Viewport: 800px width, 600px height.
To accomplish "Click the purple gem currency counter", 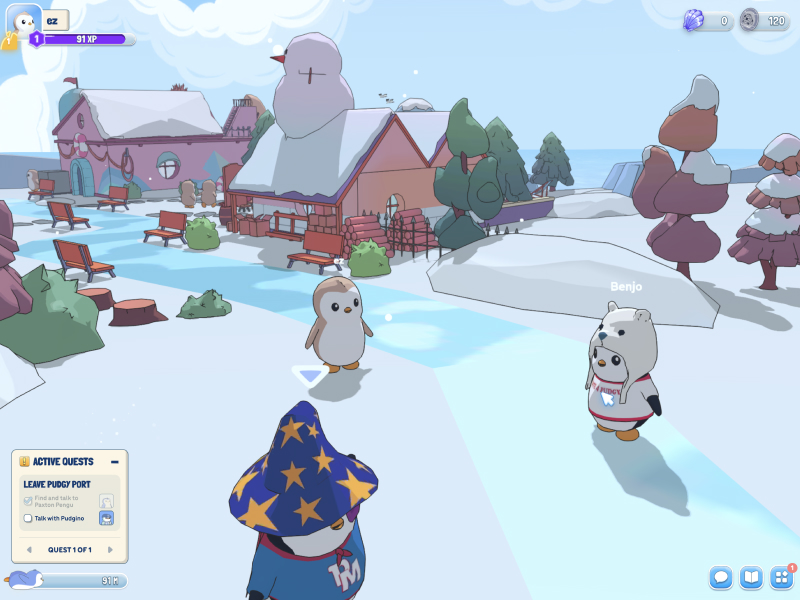I will [708, 20].
